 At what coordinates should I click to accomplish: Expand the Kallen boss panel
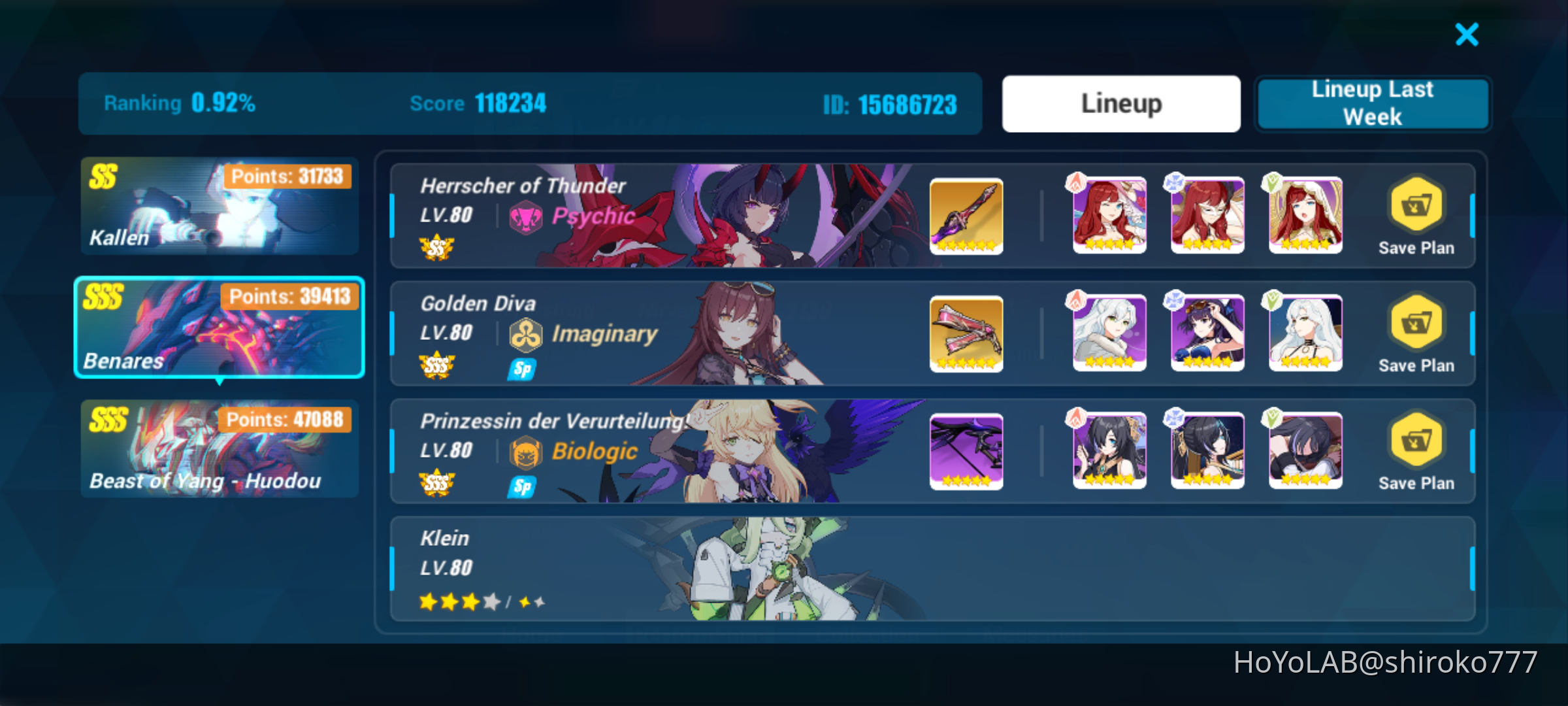[x=219, y=207]
